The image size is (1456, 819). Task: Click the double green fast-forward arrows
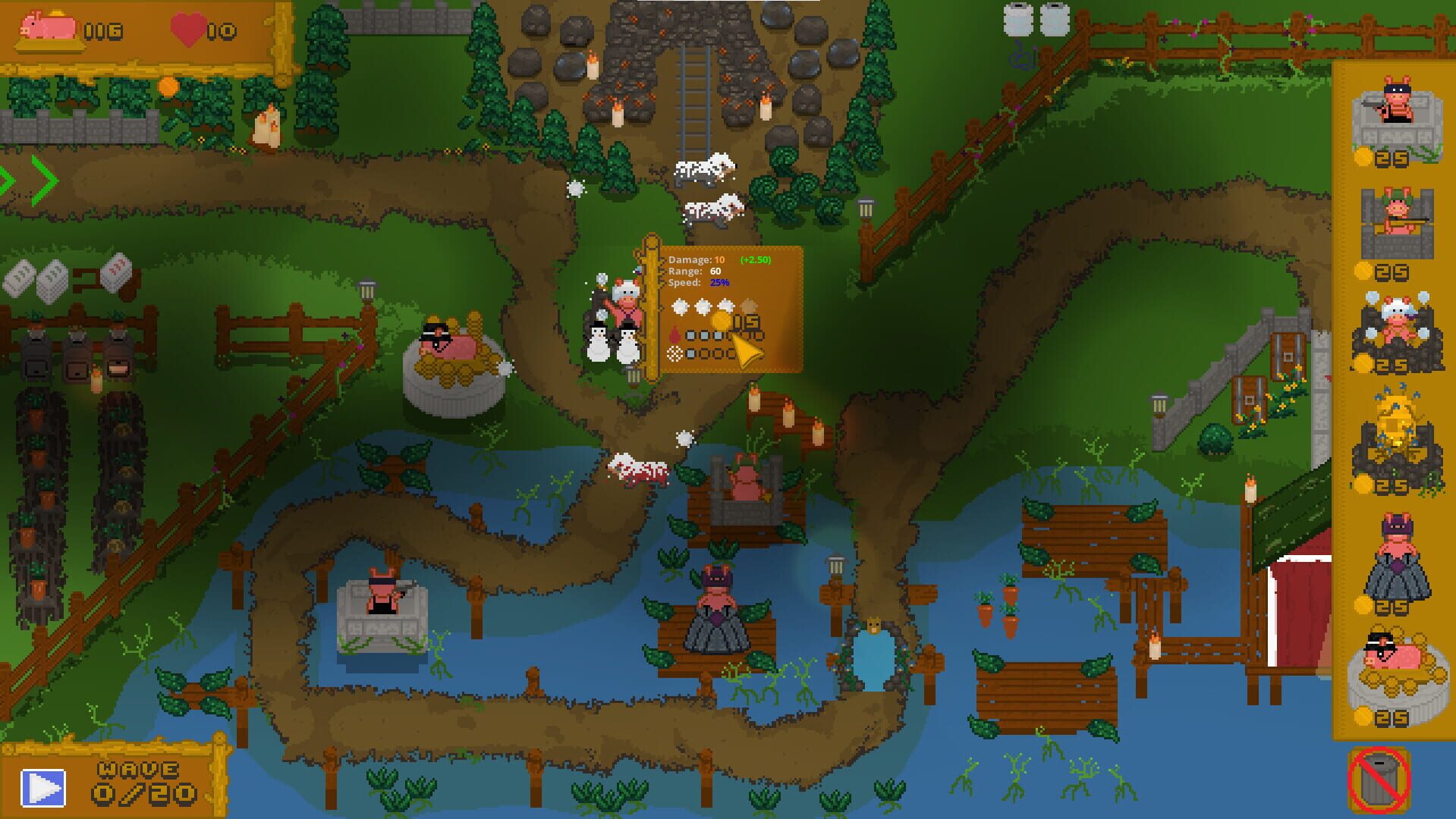[29, 180]
